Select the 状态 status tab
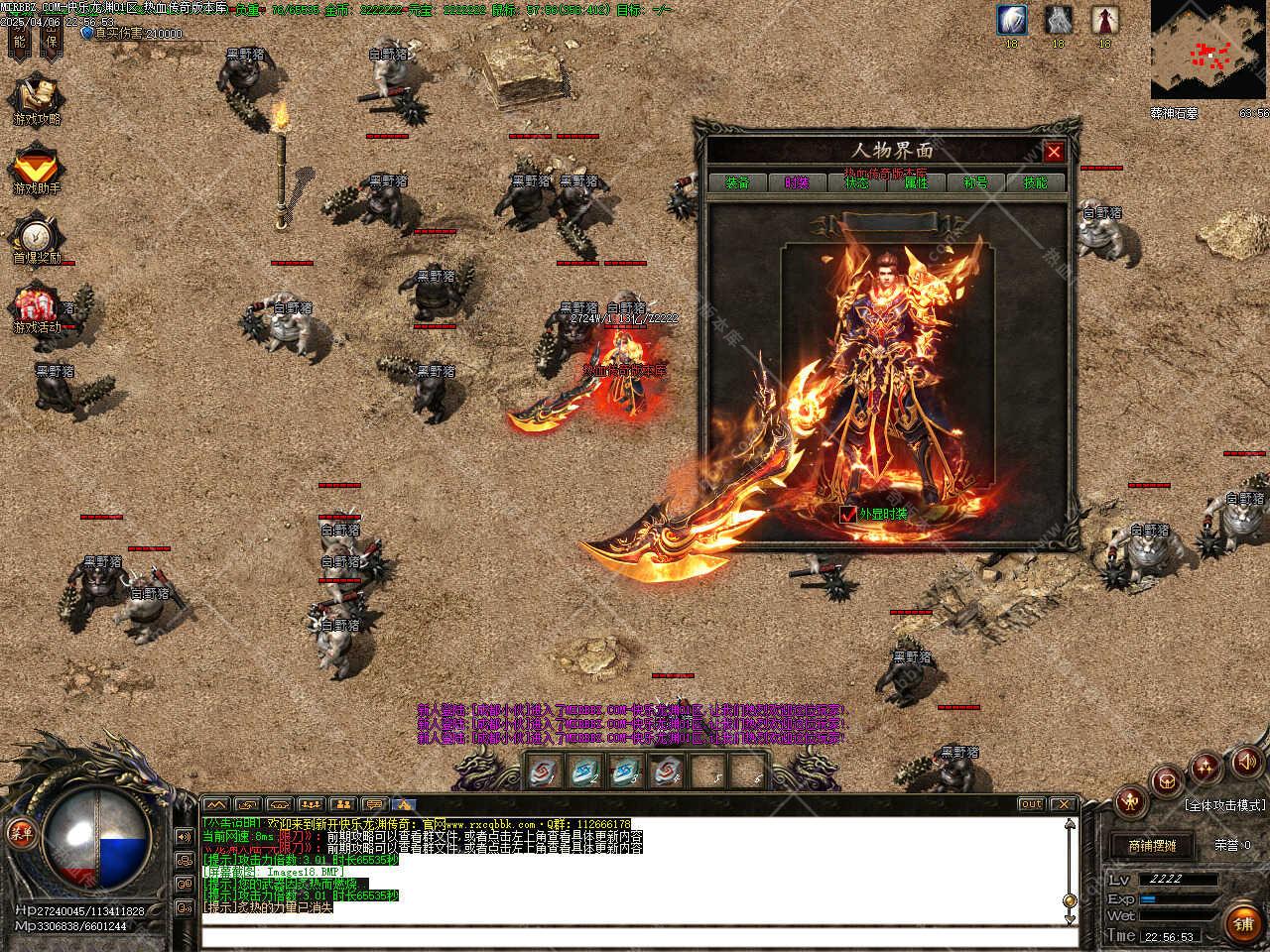Image resolution: width=1270 pixels, height=952 pixels. coord(856,182)
